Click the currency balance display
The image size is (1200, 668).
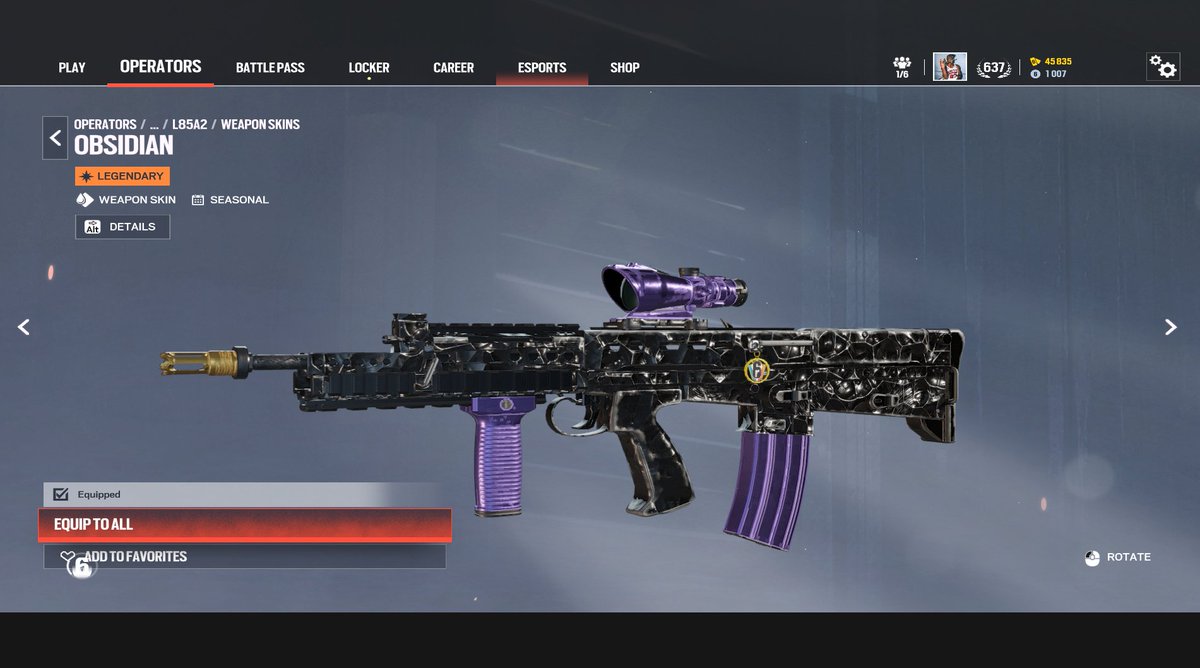1050,68
